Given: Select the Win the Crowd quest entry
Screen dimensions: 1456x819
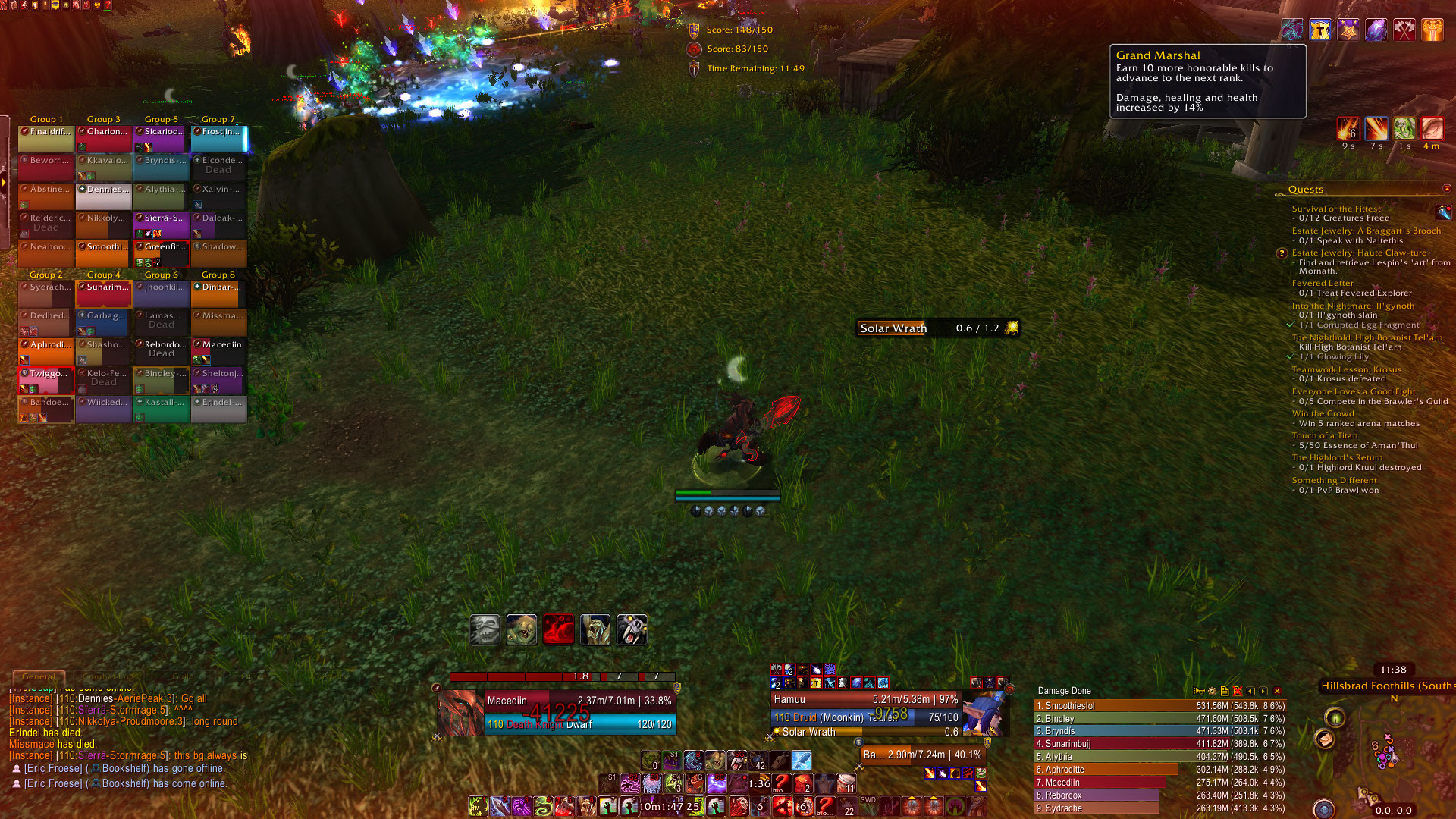Looking at the screenshot, I should (1323, 413).
